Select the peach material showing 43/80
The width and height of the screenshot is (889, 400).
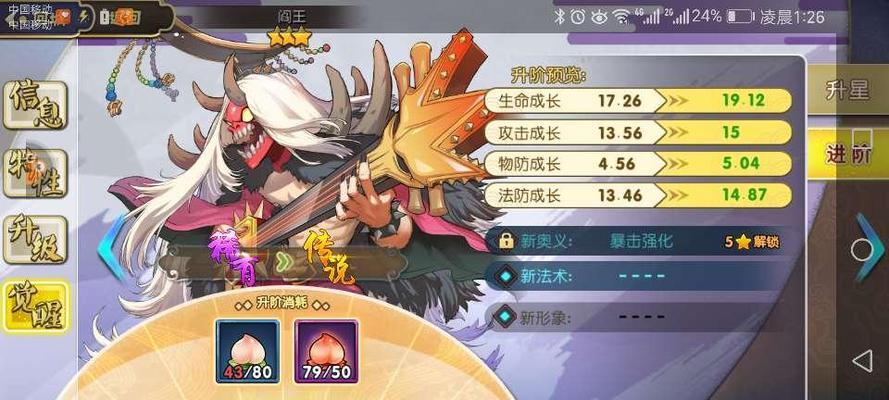(x=247, y=350)
